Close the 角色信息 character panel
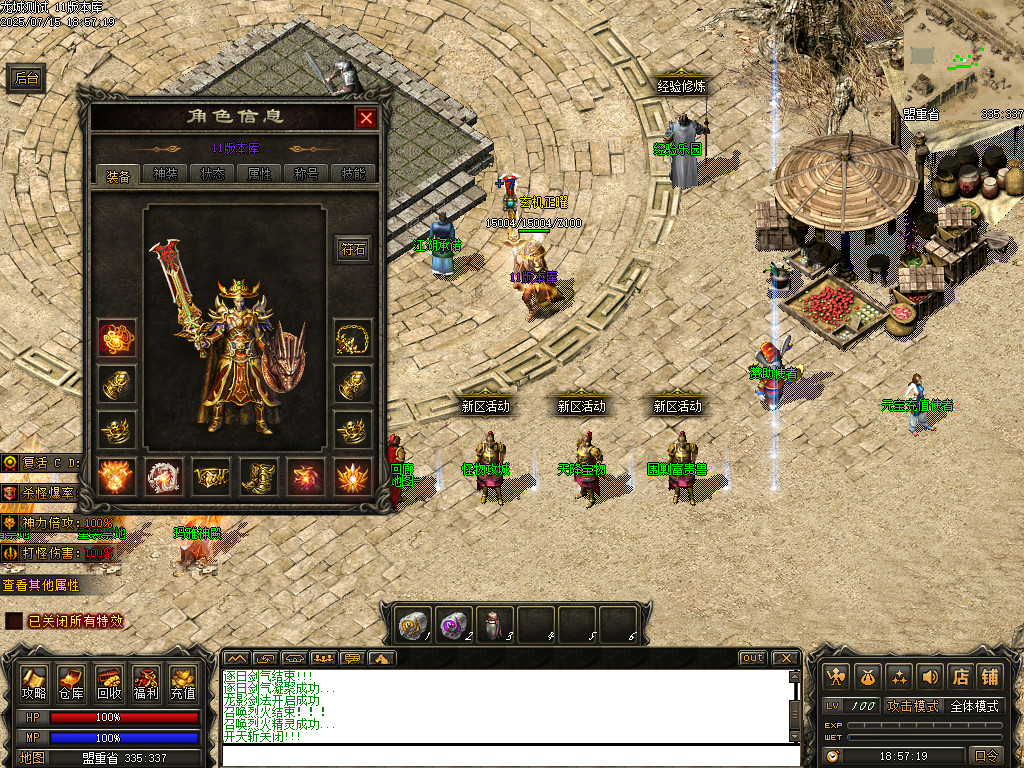This screenshot has height=768, width=1024. (367, 118)
